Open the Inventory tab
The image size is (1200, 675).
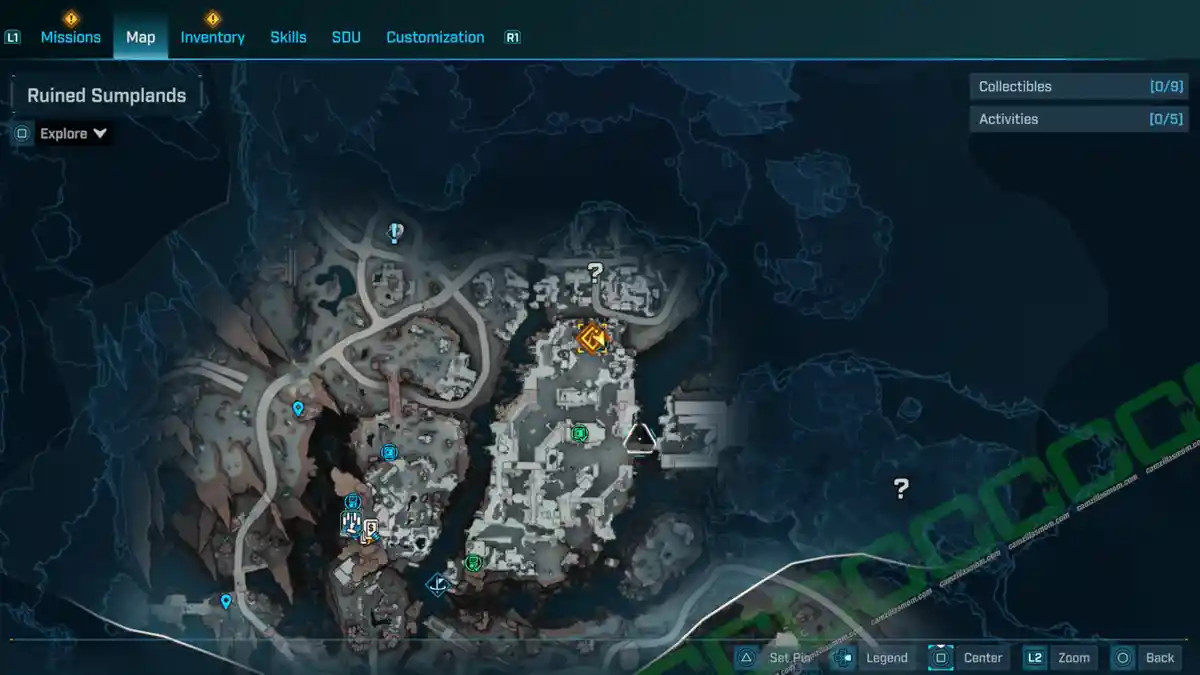coord(212,37)
